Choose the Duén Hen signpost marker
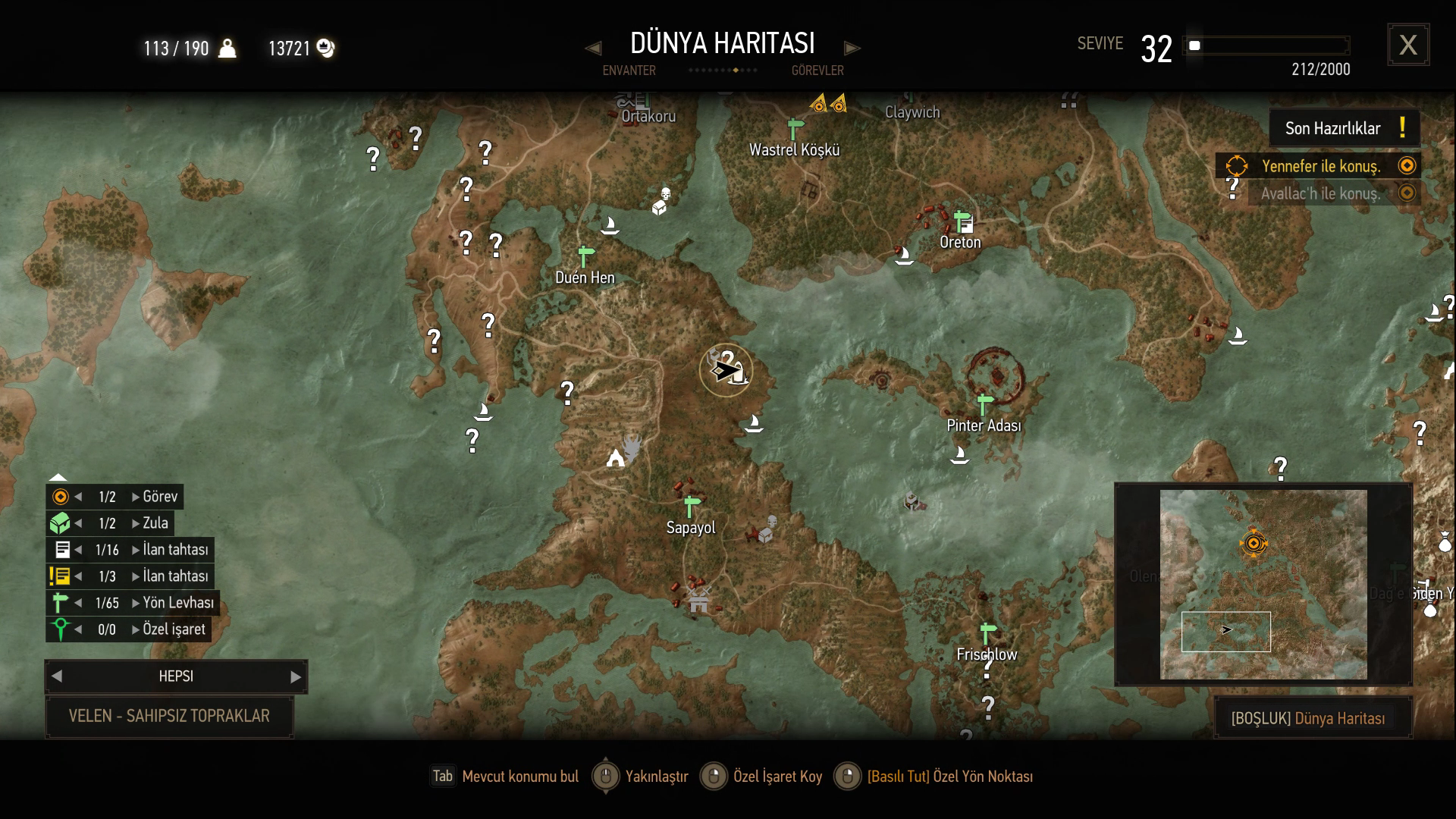The image size is (1456, 819). click(x=585, y=256)
